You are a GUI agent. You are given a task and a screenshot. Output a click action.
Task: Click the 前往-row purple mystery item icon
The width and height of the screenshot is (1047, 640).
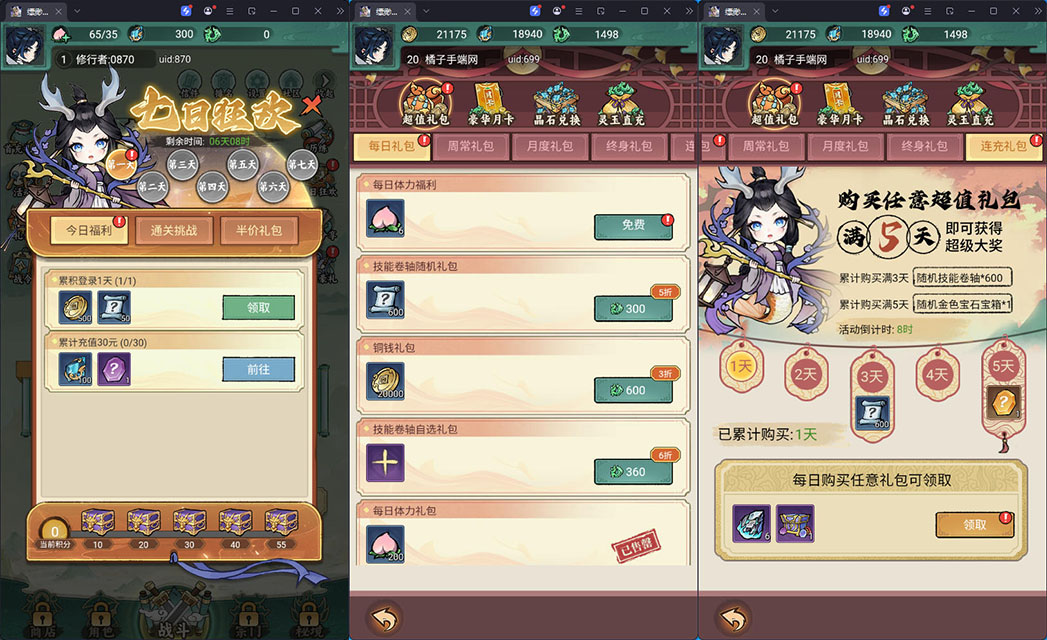[113, 369]
